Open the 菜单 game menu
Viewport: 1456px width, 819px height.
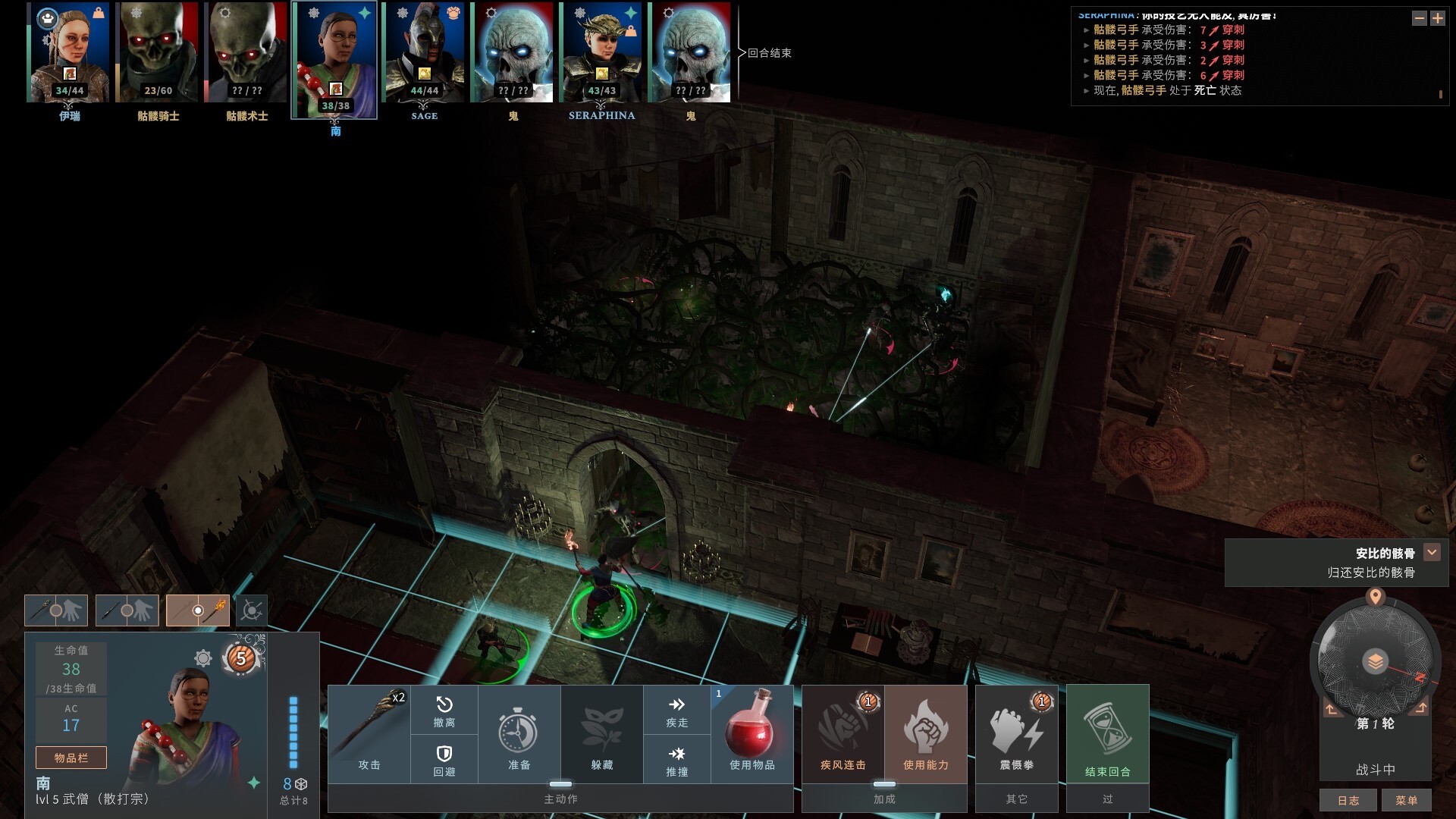click(x=1406, y=800)
